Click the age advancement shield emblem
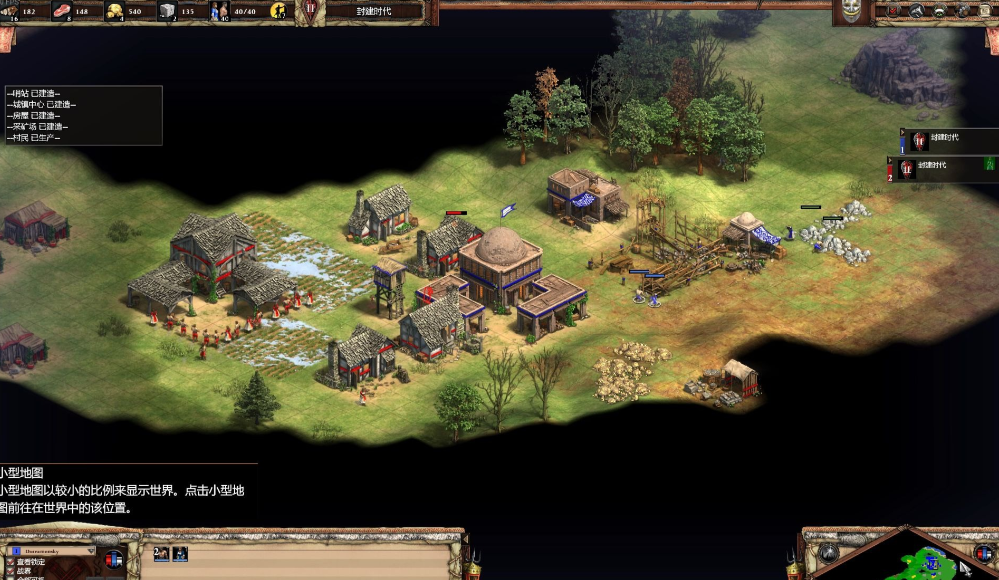 311,10
